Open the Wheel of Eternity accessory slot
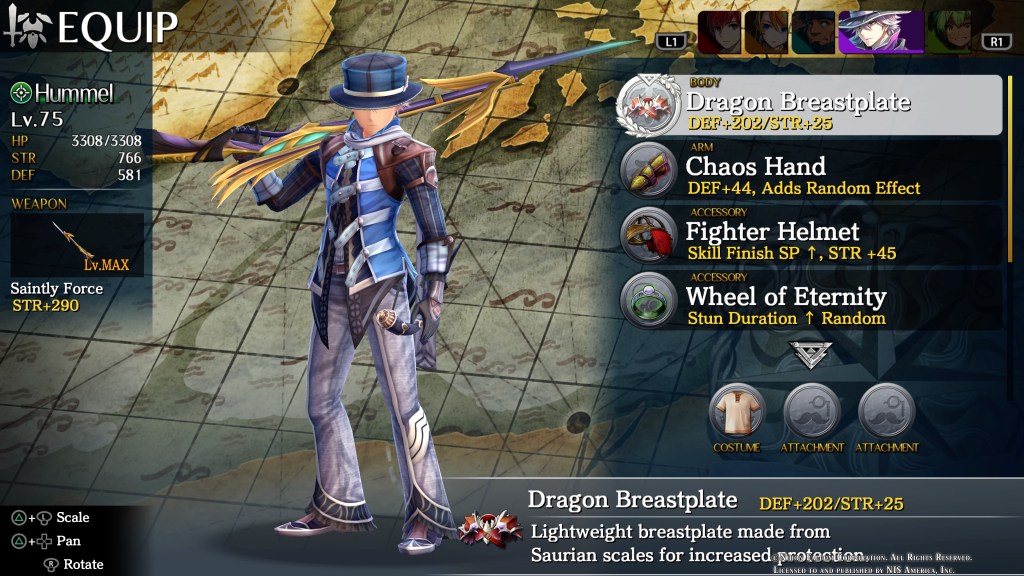Screen dimensions: 1024x576 [810, 302]
